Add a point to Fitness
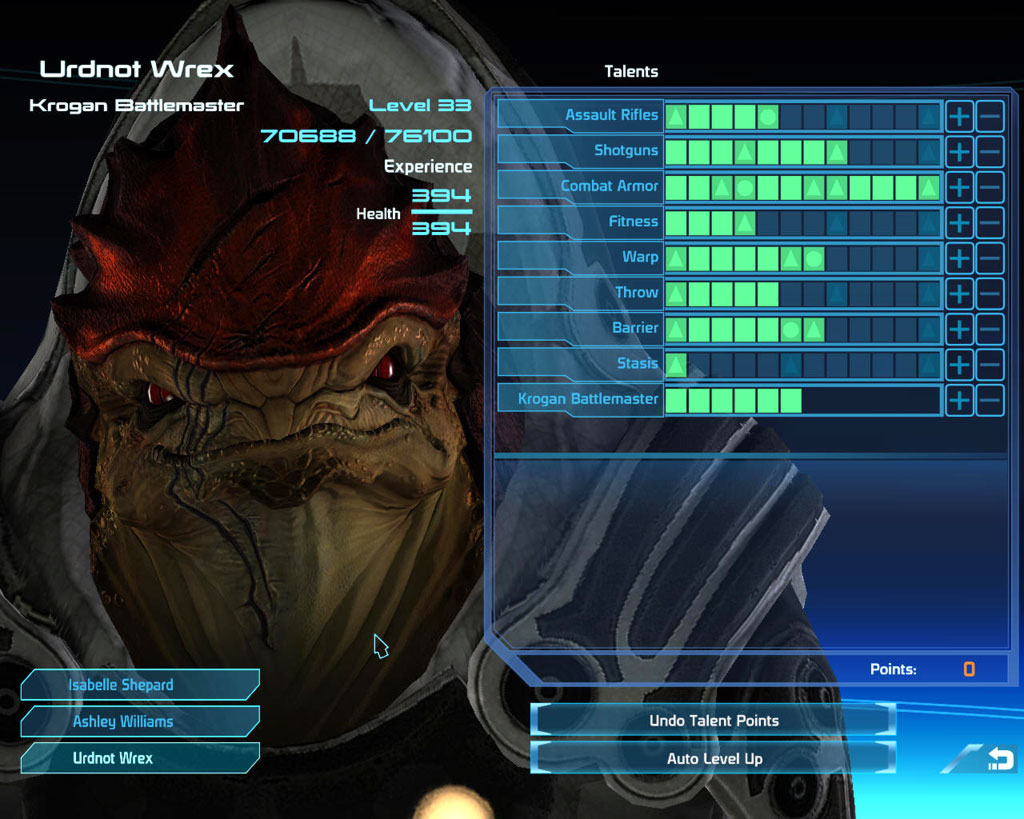Image resolution: width=1024 pixels, height=819 pixels. (x=959, y=222)
